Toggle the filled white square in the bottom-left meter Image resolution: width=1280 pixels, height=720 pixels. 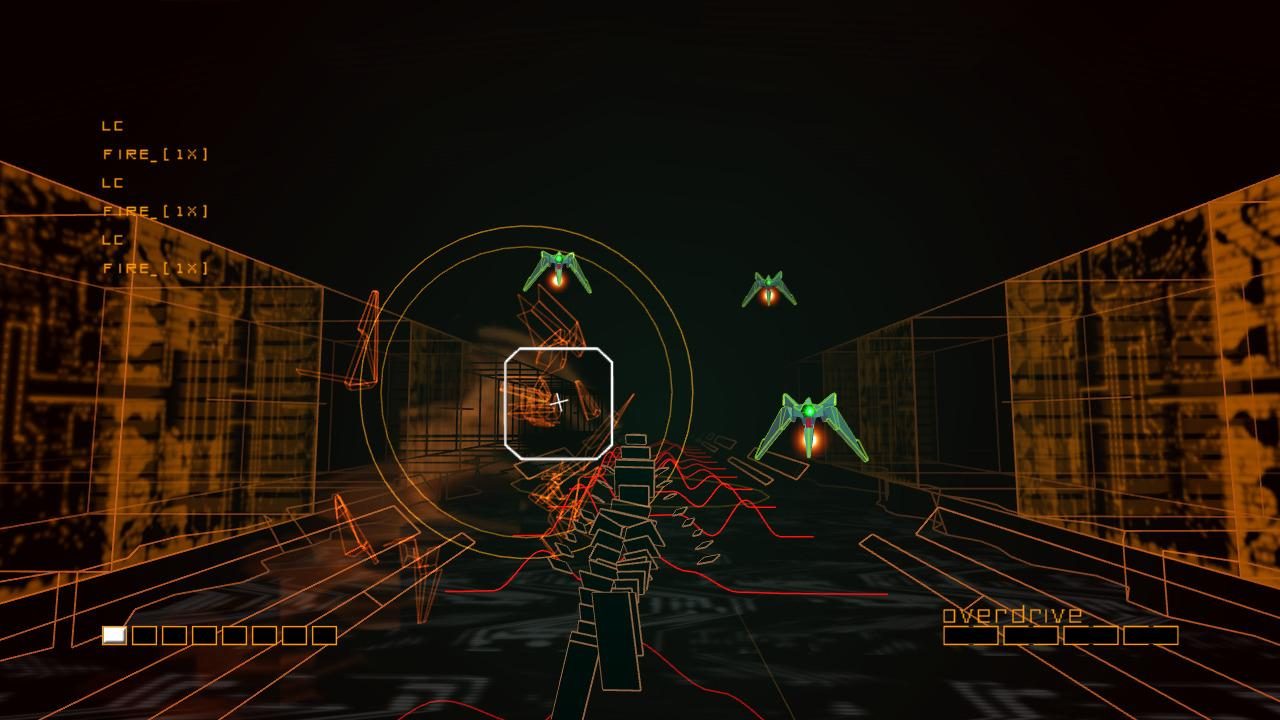(x=113, y=633)
